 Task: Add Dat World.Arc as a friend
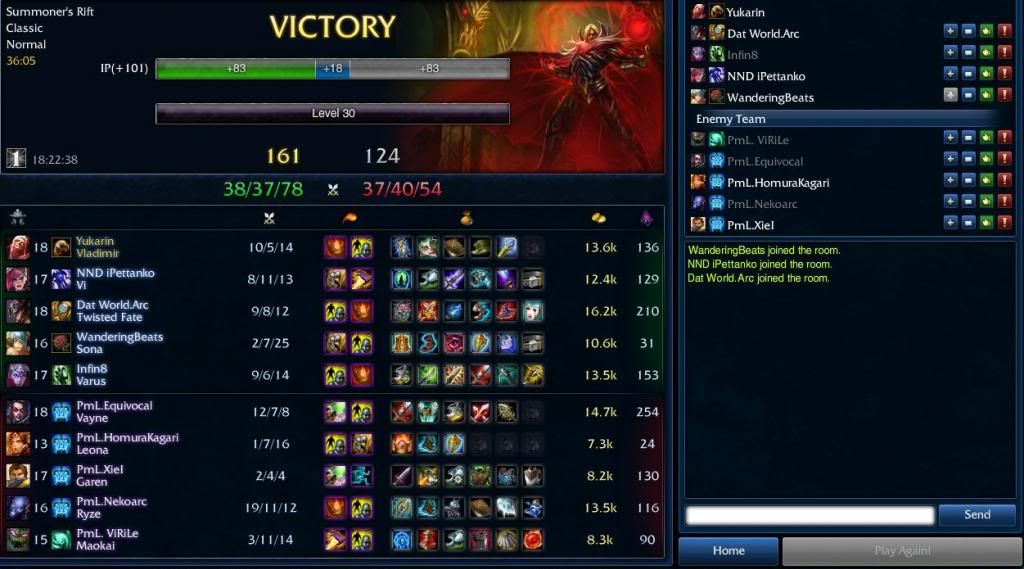point(950,33)
